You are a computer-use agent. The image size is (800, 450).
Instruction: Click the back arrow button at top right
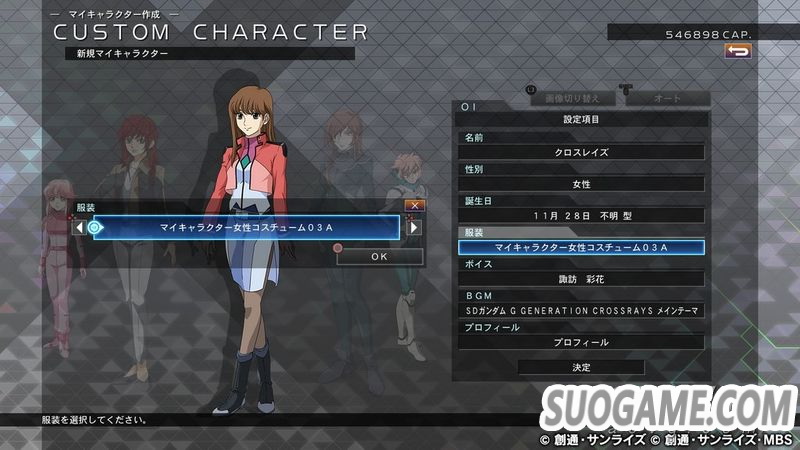coord(738,51)
